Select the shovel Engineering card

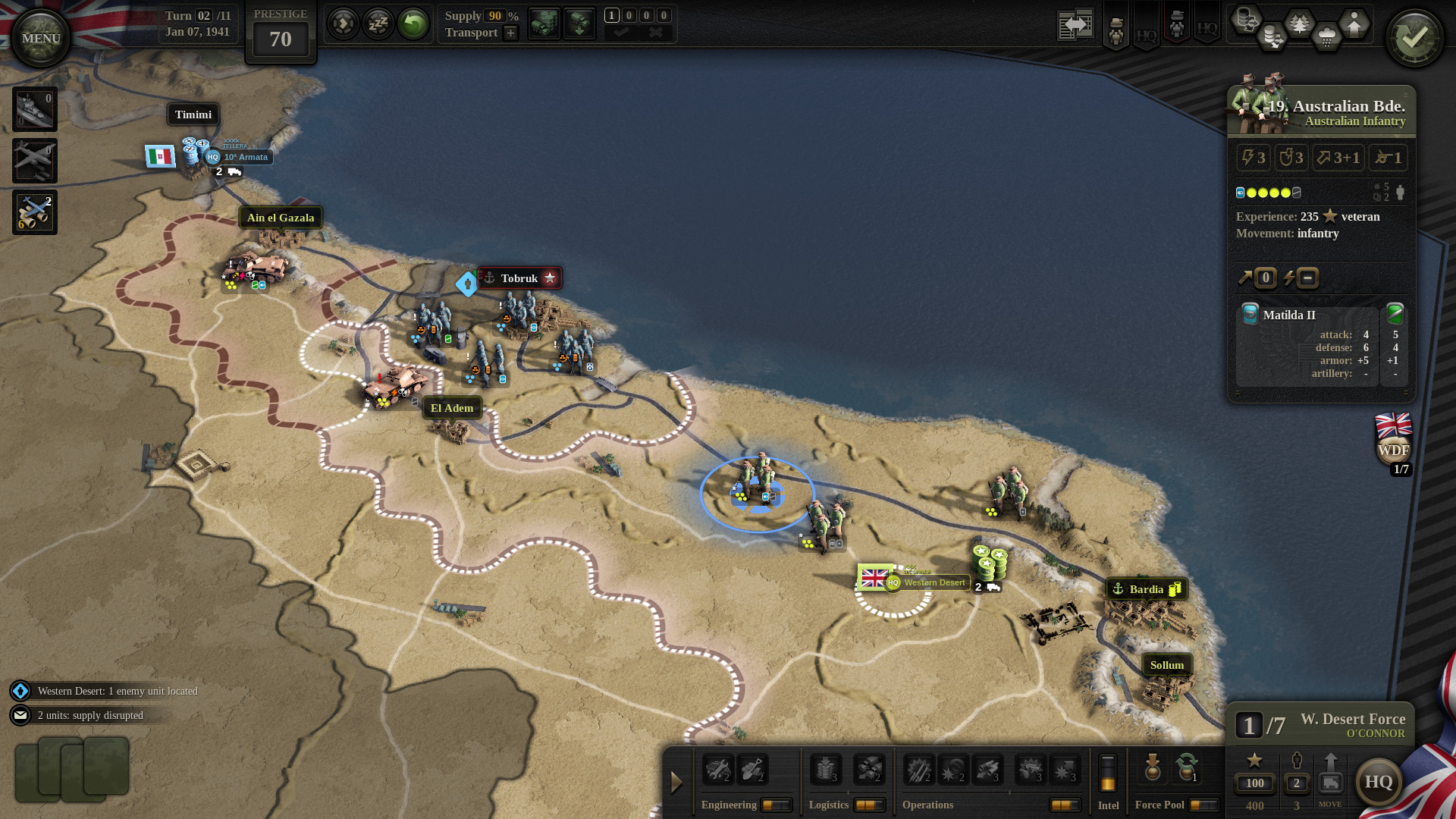pos(753,770)
